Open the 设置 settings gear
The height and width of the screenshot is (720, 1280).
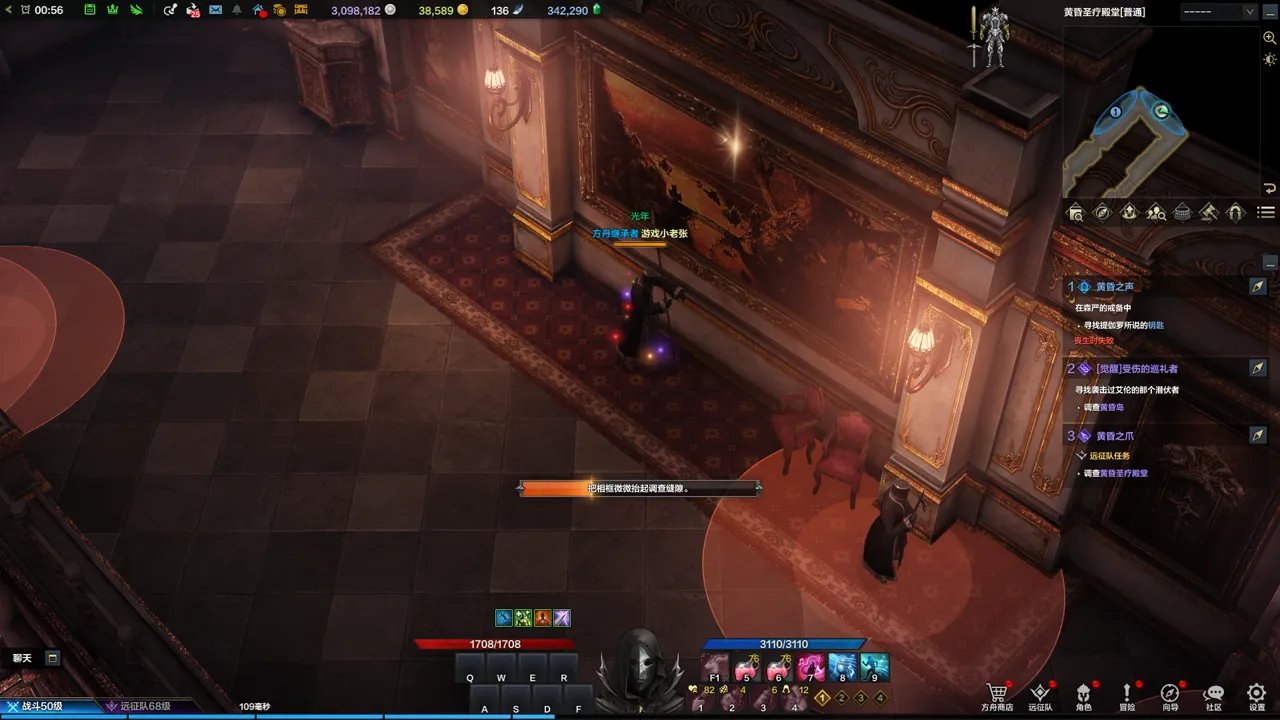[x=1257, y=693]
